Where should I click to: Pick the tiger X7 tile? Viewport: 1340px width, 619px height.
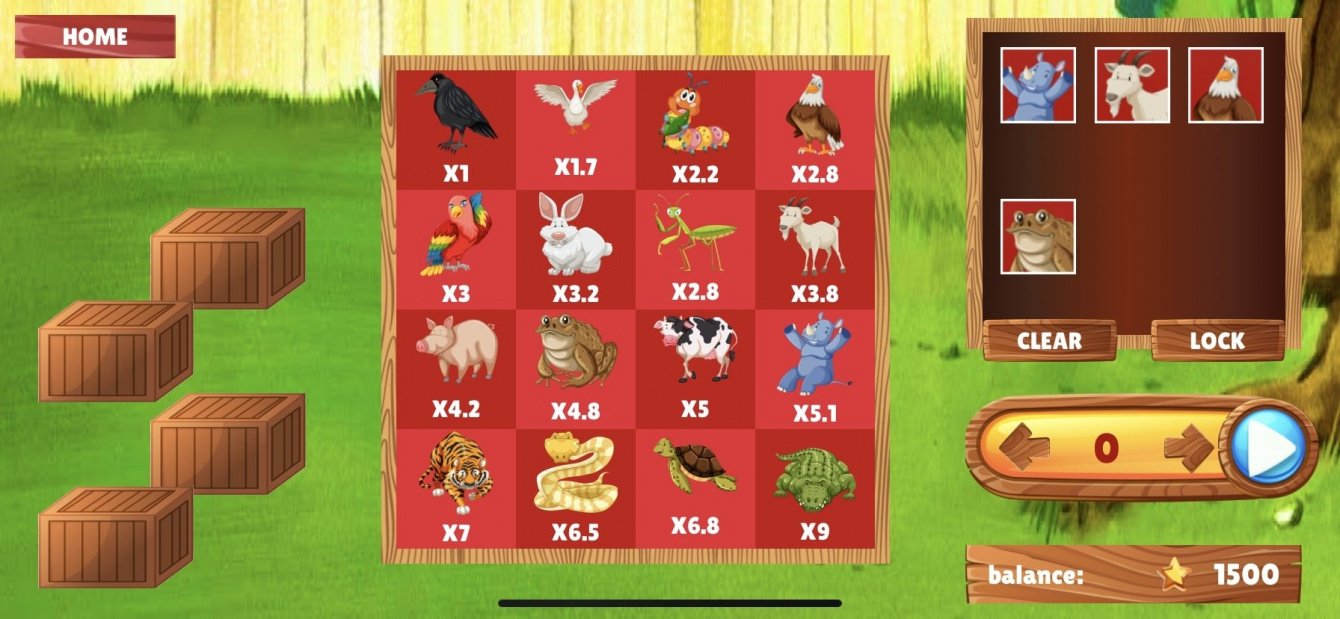pos(456,487)
